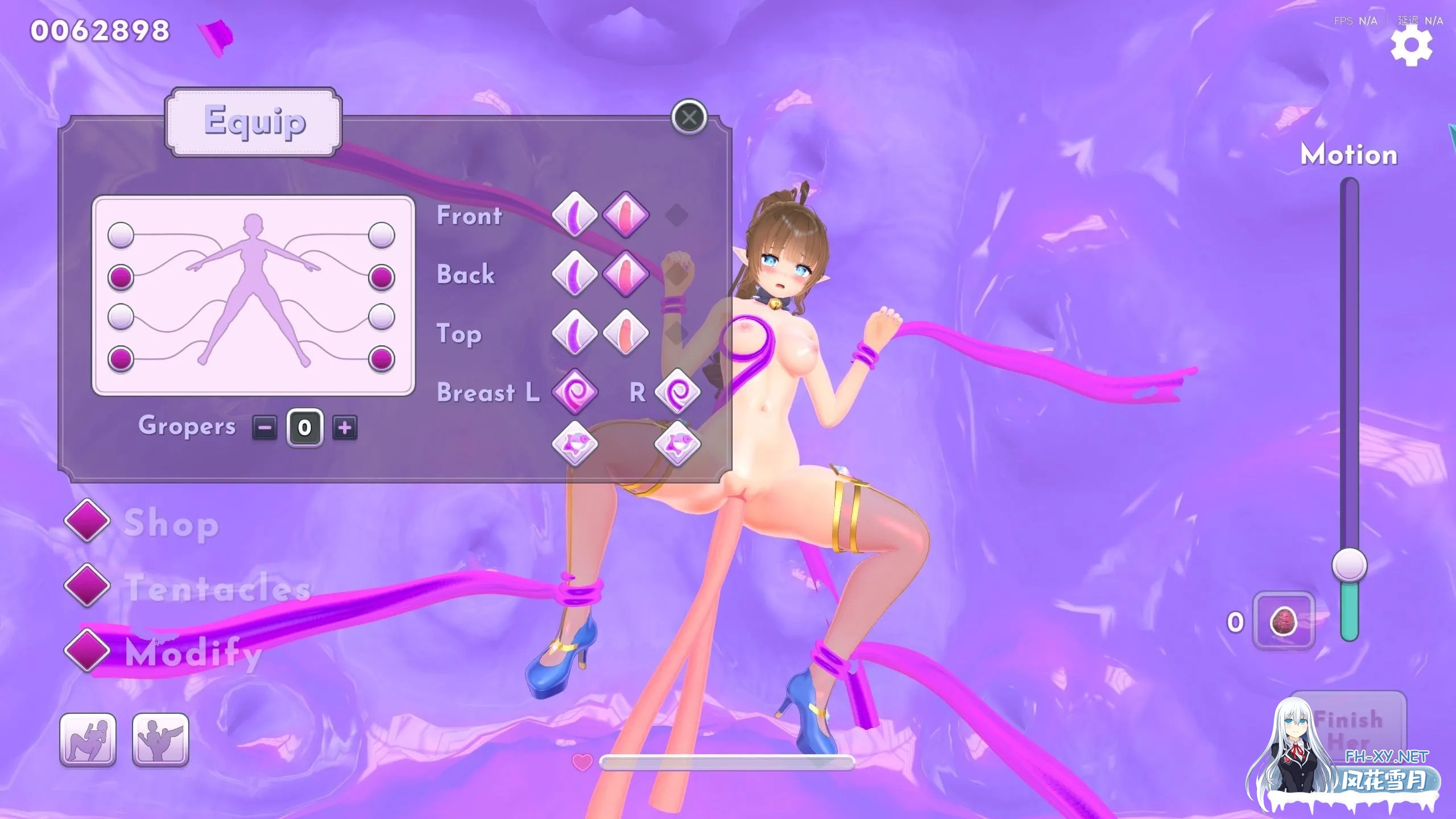This screenshot has height=819, width=1456.
Task: Select the egg item slot
Action: (x=1284, y=621)
